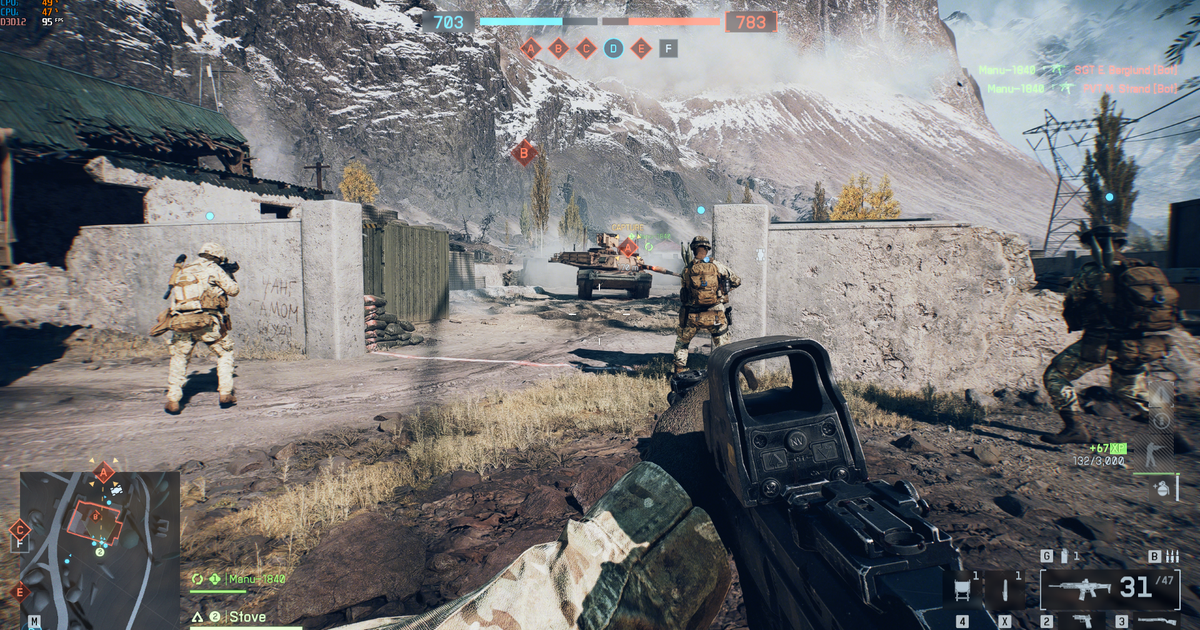Select objective E in the top capture bar

641,47
